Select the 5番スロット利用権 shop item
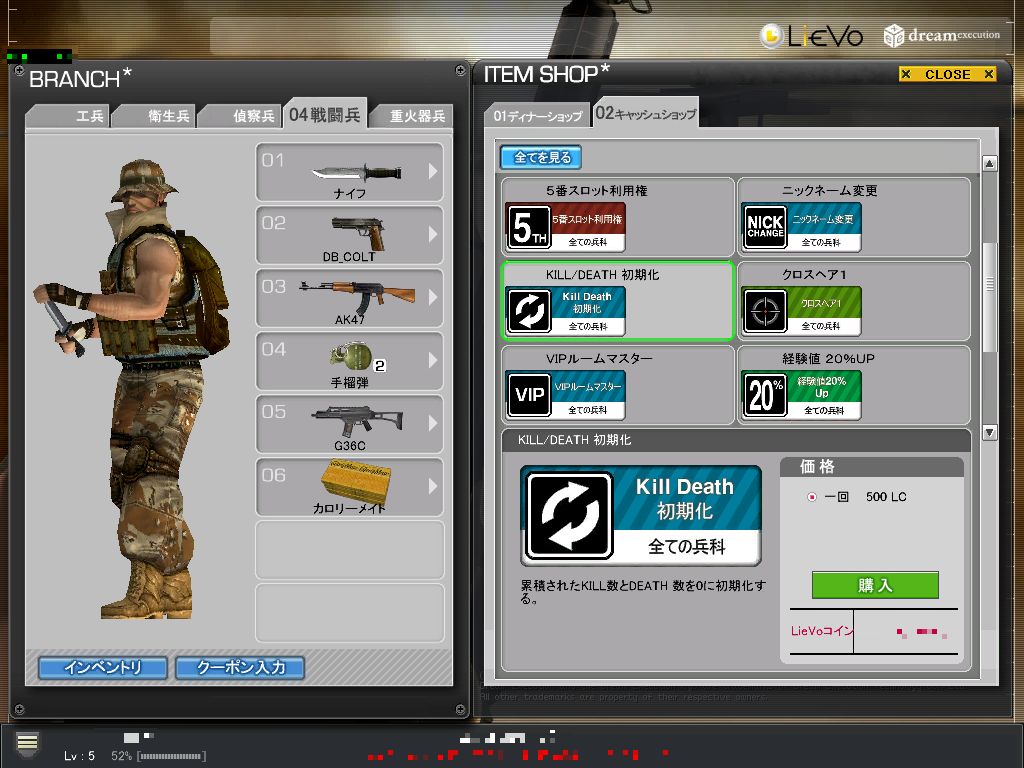Viewport: 1024px width, 768px height. [x=618, y=217]
